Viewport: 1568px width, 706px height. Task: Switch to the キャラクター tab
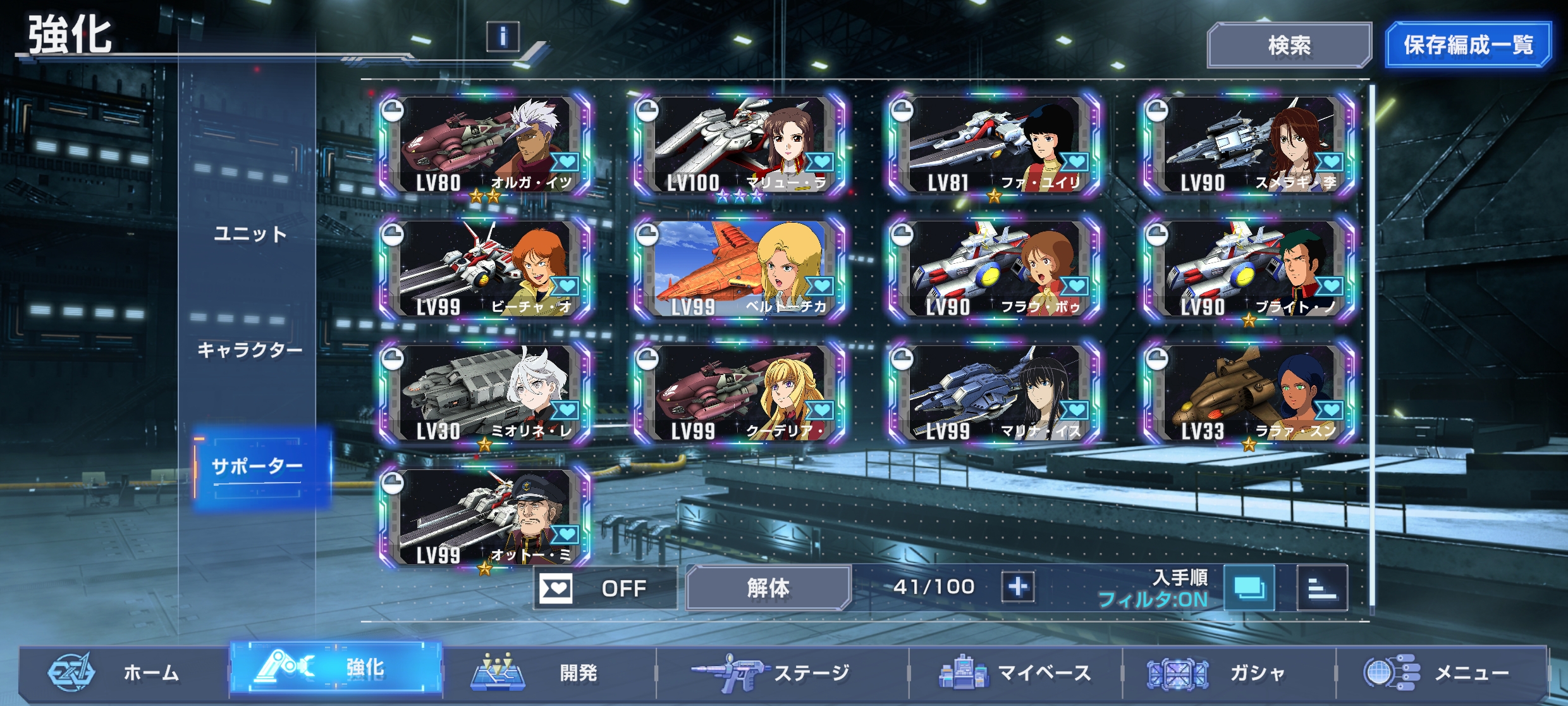click(250, 350)
